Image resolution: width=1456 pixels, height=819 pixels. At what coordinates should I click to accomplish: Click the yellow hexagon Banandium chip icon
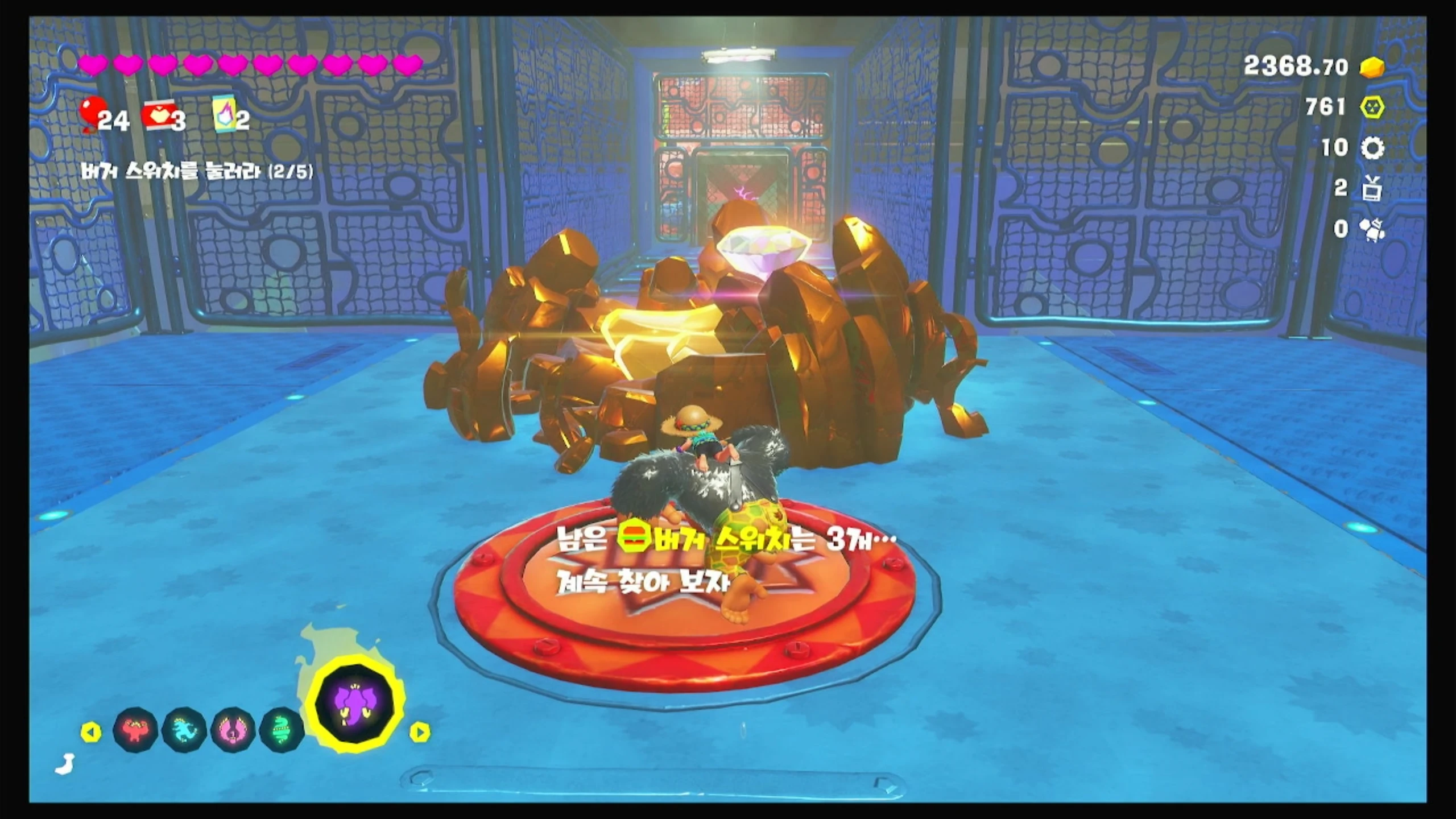(x=1372, y=107)
